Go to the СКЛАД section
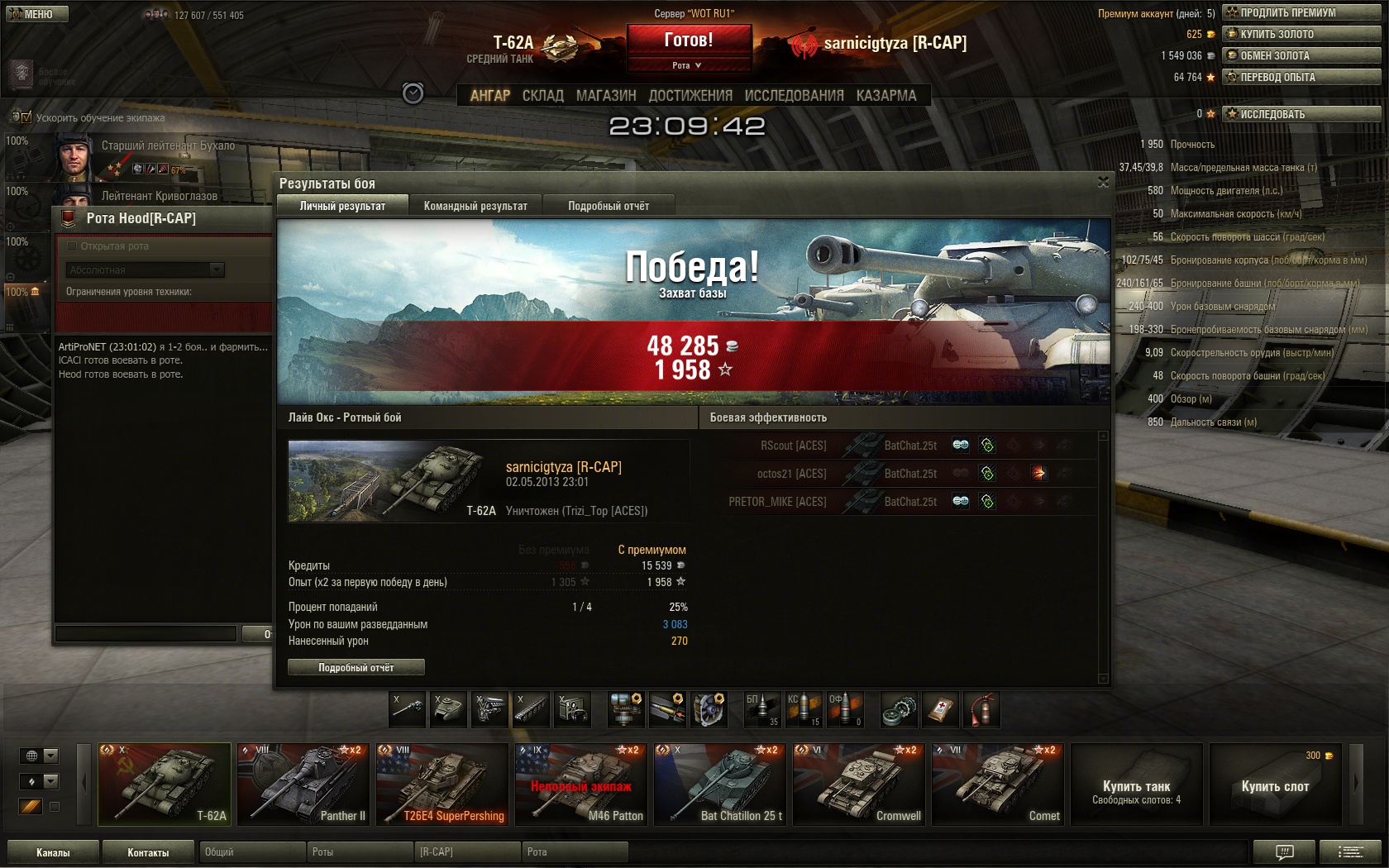This screenshot has width=1389, height=868. tap(543, 96)
